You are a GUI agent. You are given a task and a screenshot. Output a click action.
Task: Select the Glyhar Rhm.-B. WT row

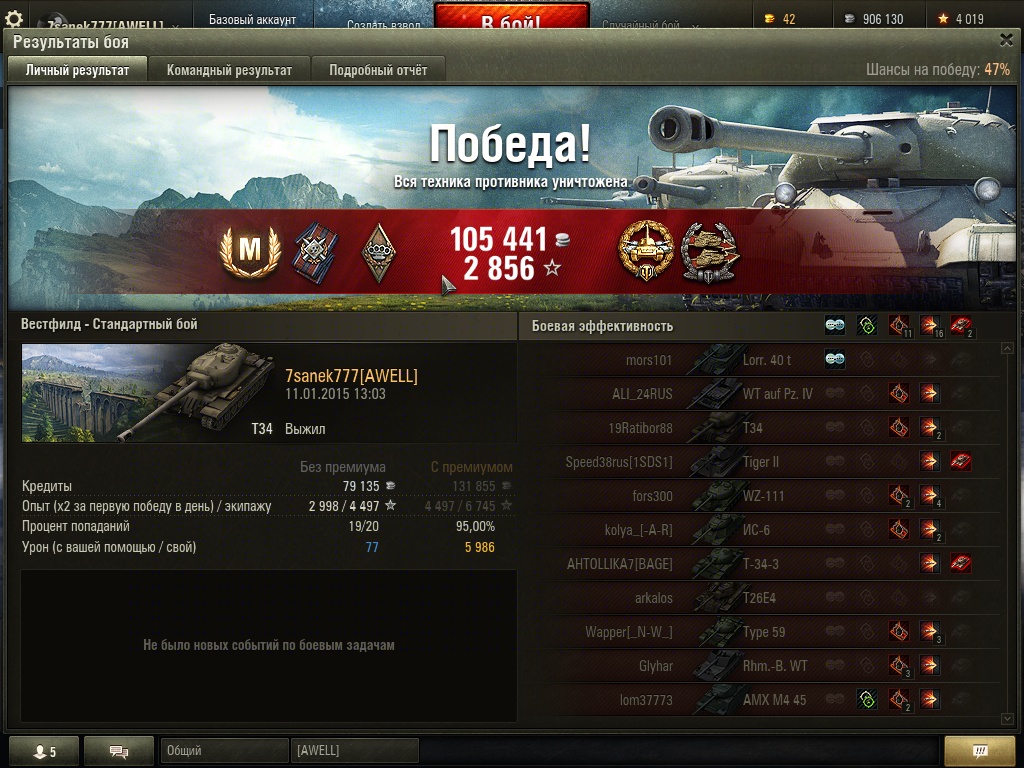[760, 666]
